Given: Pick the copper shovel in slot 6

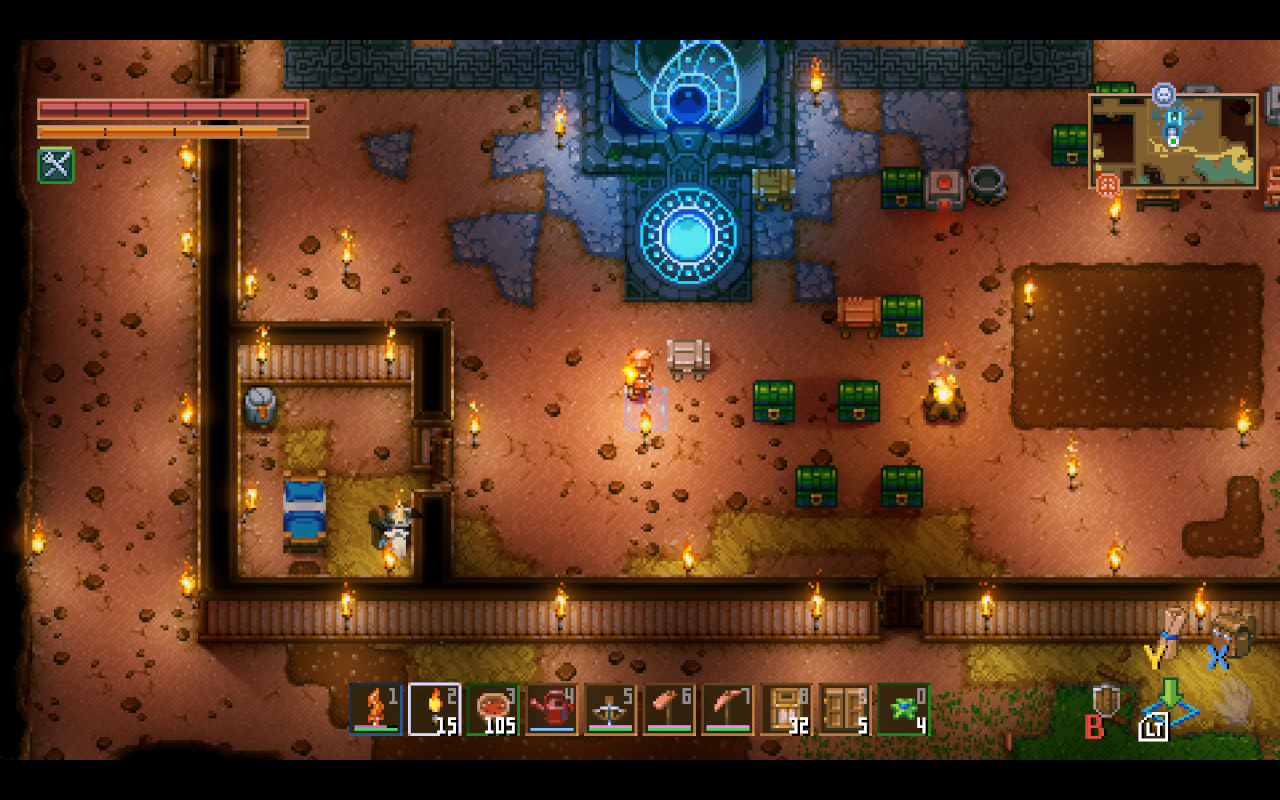Looking at the screenshot, I should pos(669,709).
